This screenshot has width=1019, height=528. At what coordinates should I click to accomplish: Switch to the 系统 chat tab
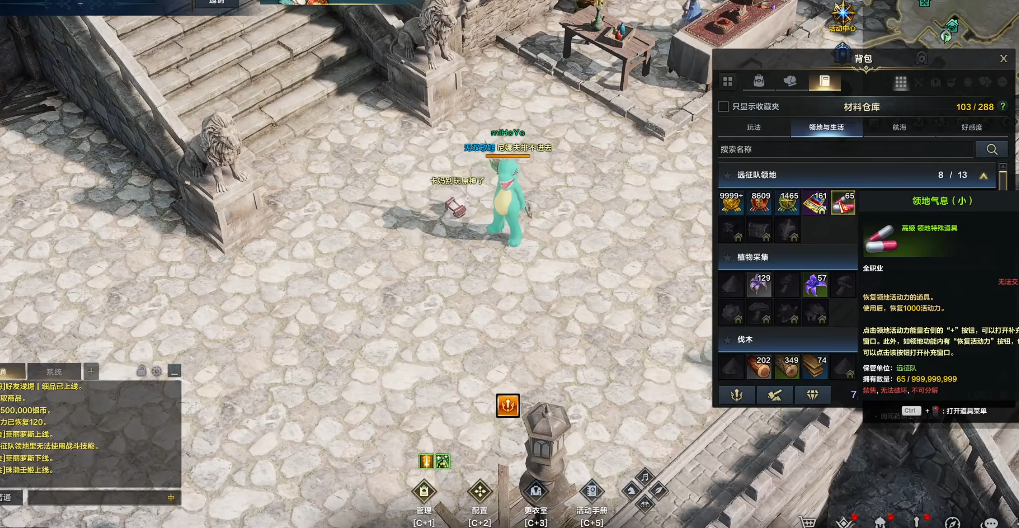[54, 371]
